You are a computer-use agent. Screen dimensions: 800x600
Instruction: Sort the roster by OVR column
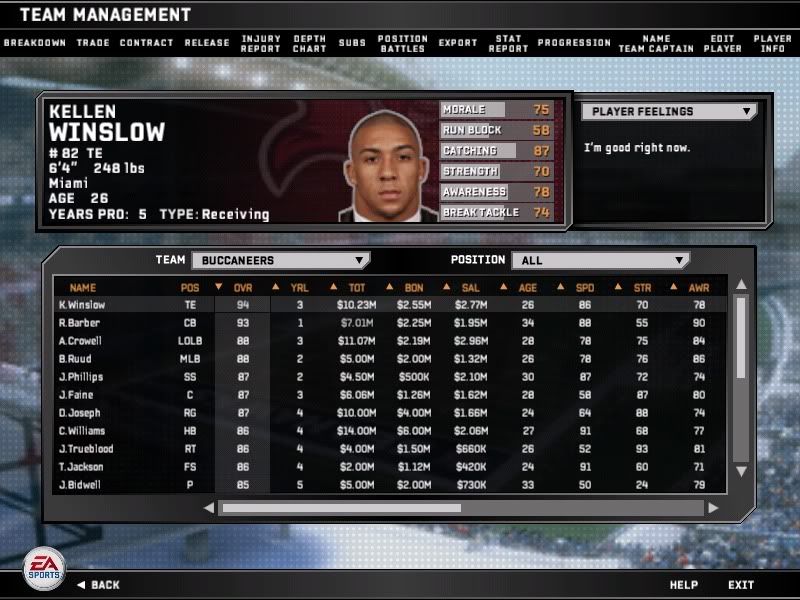tap(243, 288)
